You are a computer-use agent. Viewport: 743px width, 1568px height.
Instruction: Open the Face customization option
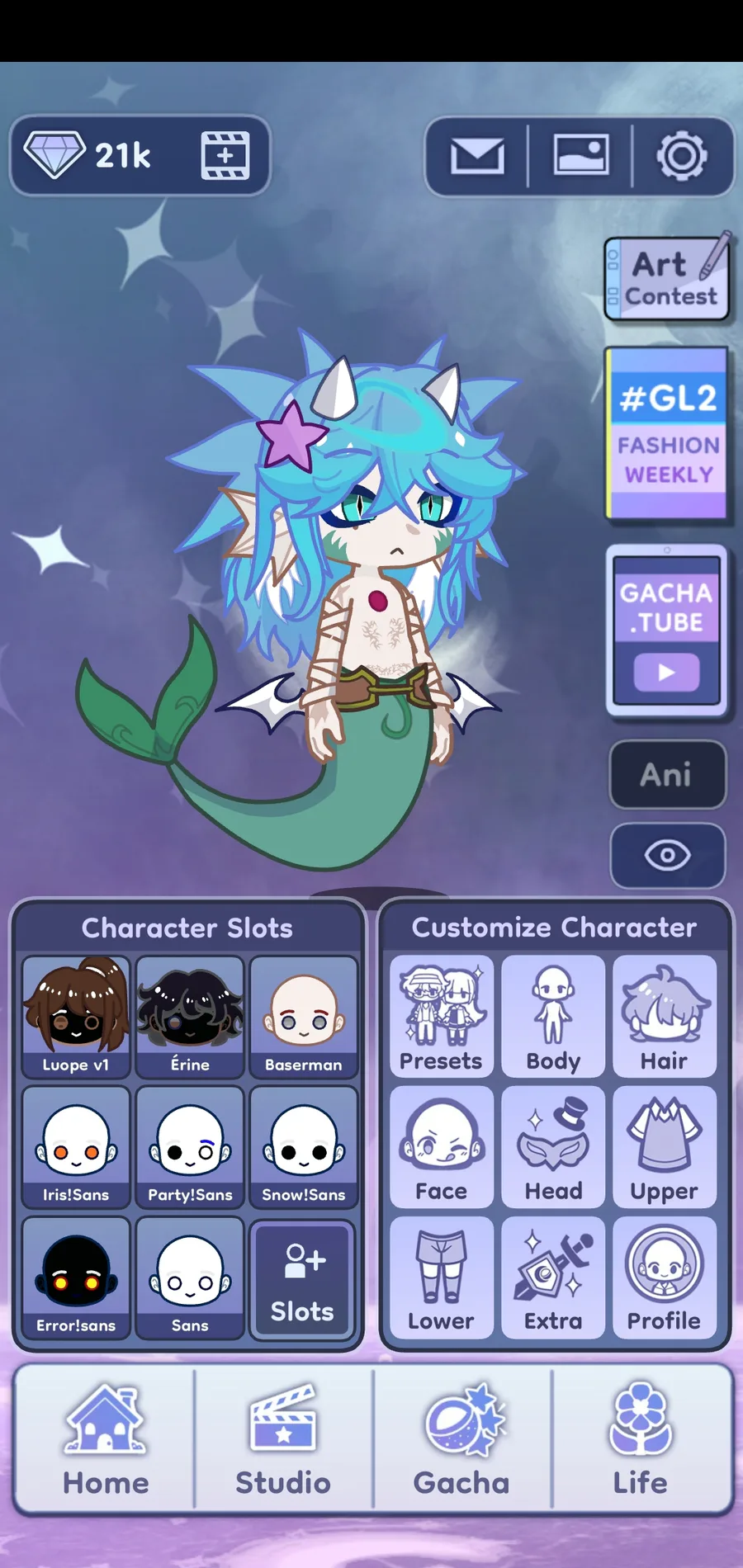click(441, 1147)
